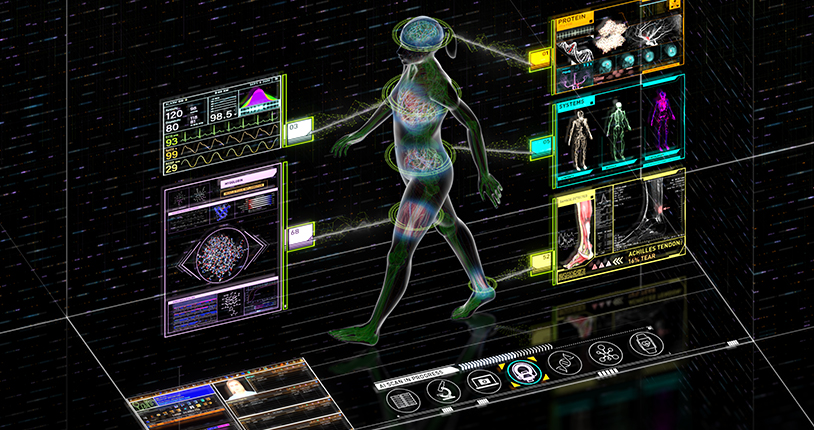Open the portrait photo thumbnail
Screen dimensions: 814x430
point(237,388)
